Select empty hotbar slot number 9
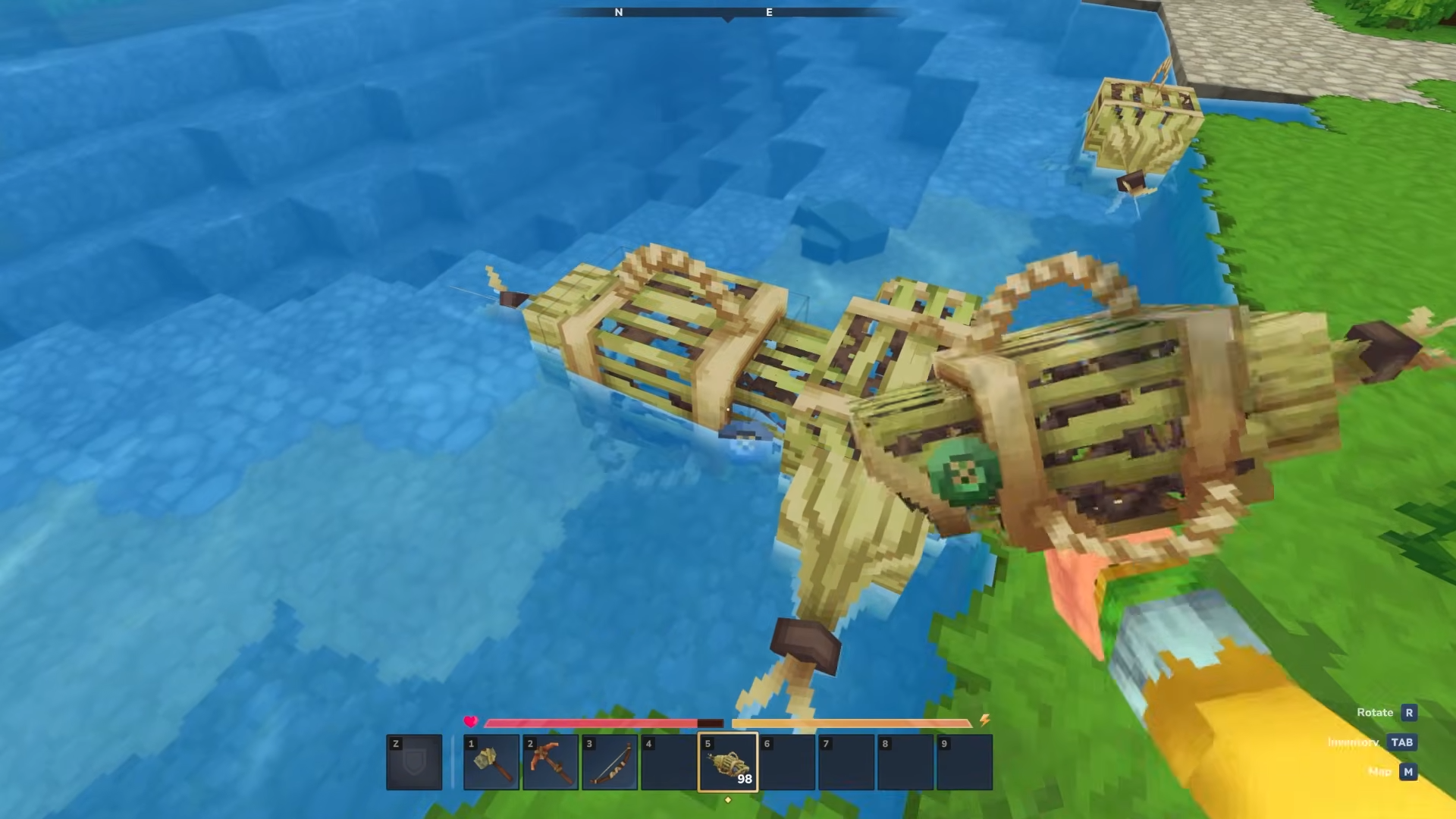Image resolution: width=1456 pixels, height=819 pixels. pyautogui.click(x=965, y=762)
